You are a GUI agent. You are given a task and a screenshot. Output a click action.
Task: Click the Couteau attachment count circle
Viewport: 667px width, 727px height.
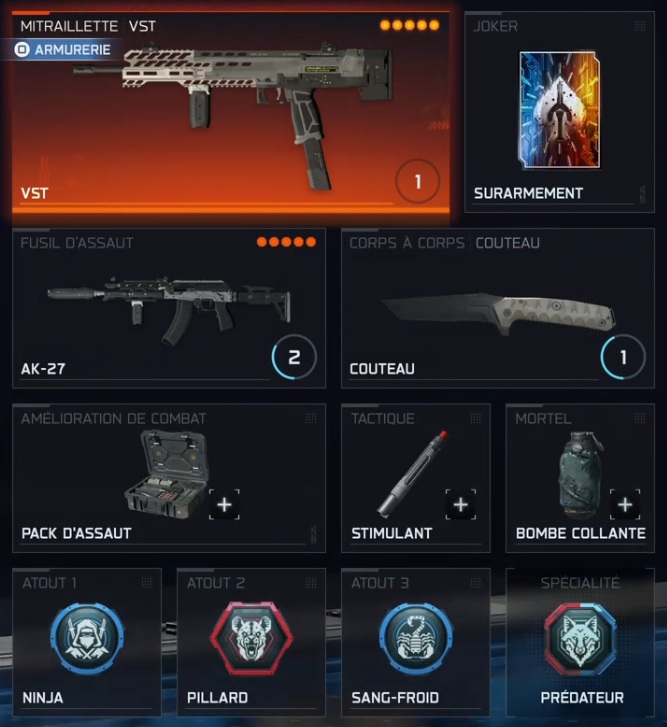click(623, 357)
